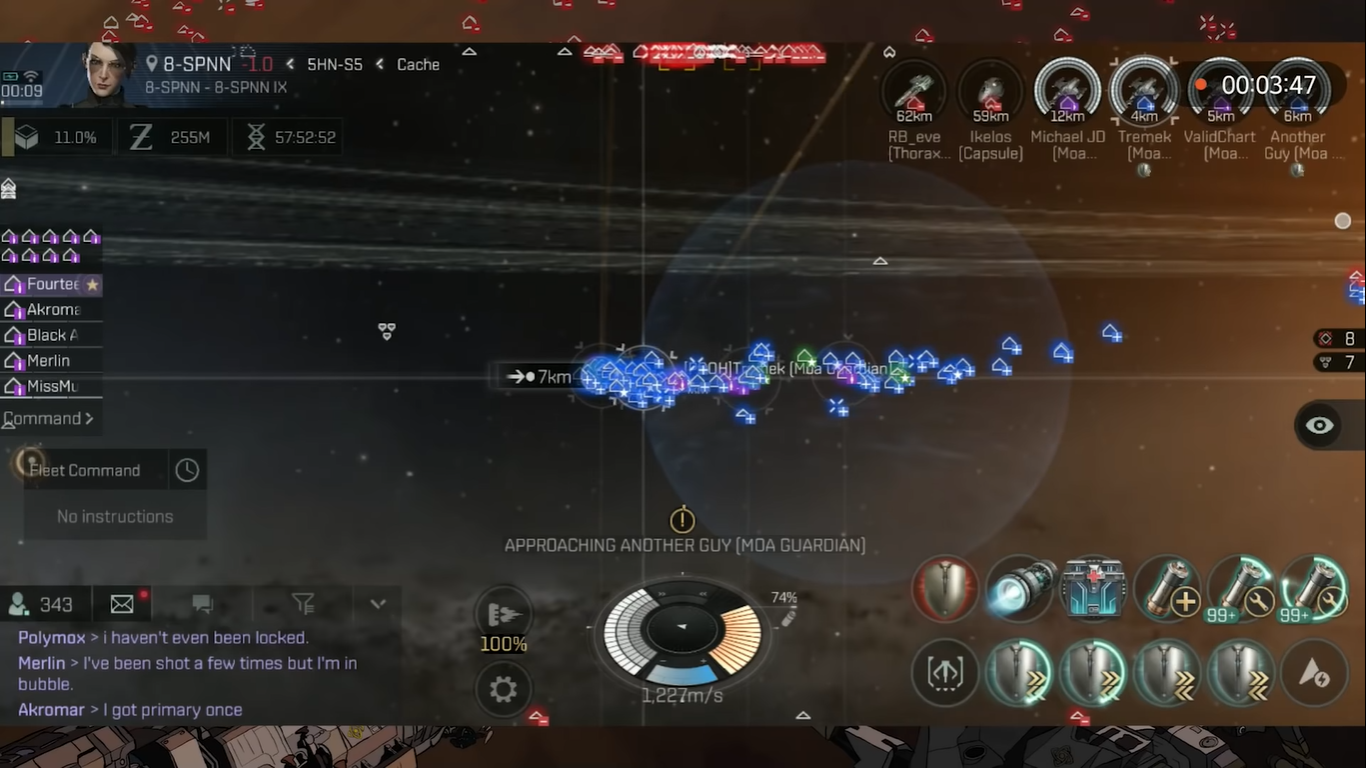Open the chat bubbles channel tab
This screenshot has width=1366, height=768.
pos(203,604)
